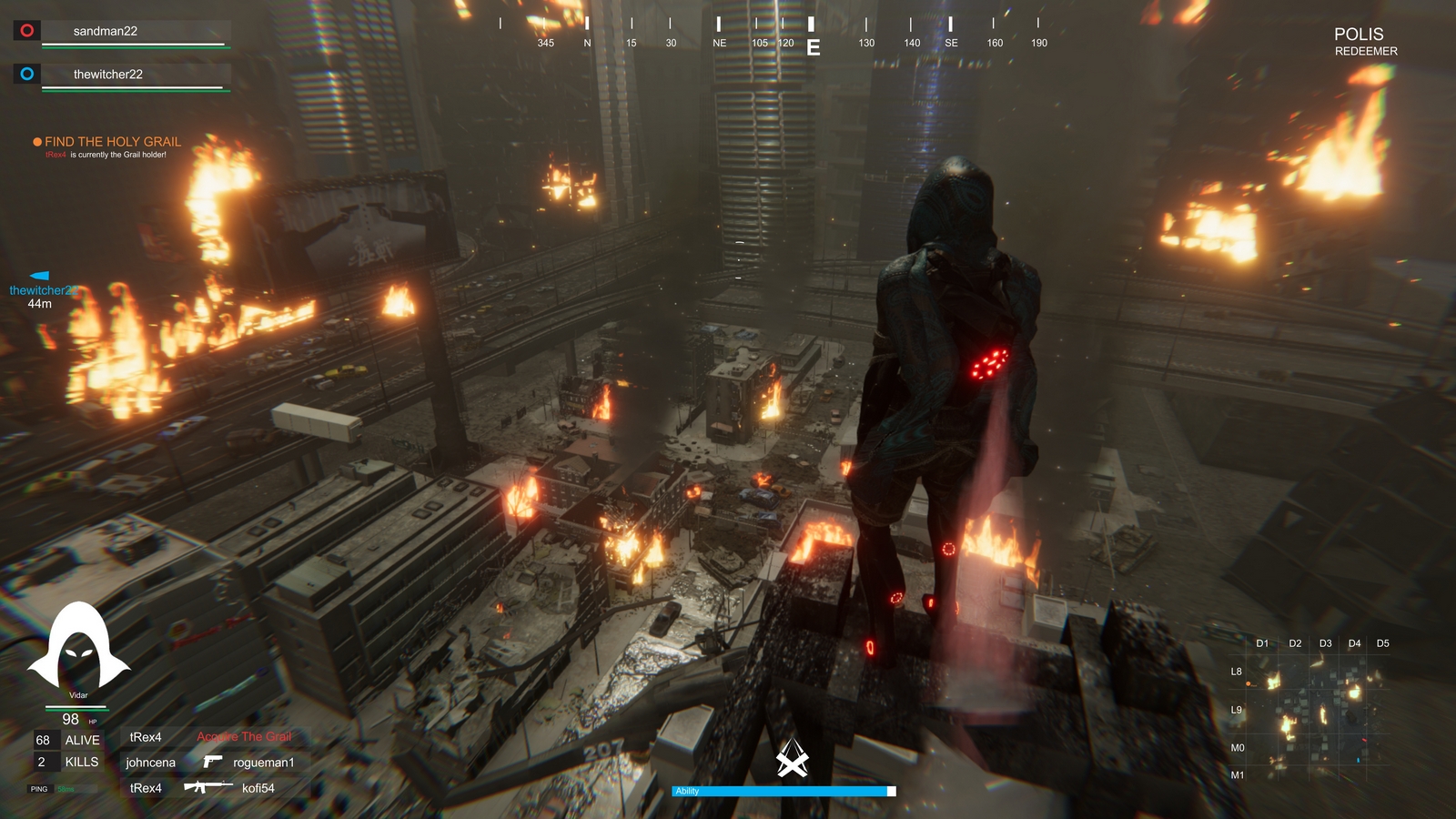The image size is (1456, 819).
Task: Open the grid minimap
Action: [x=1312, y=710]
